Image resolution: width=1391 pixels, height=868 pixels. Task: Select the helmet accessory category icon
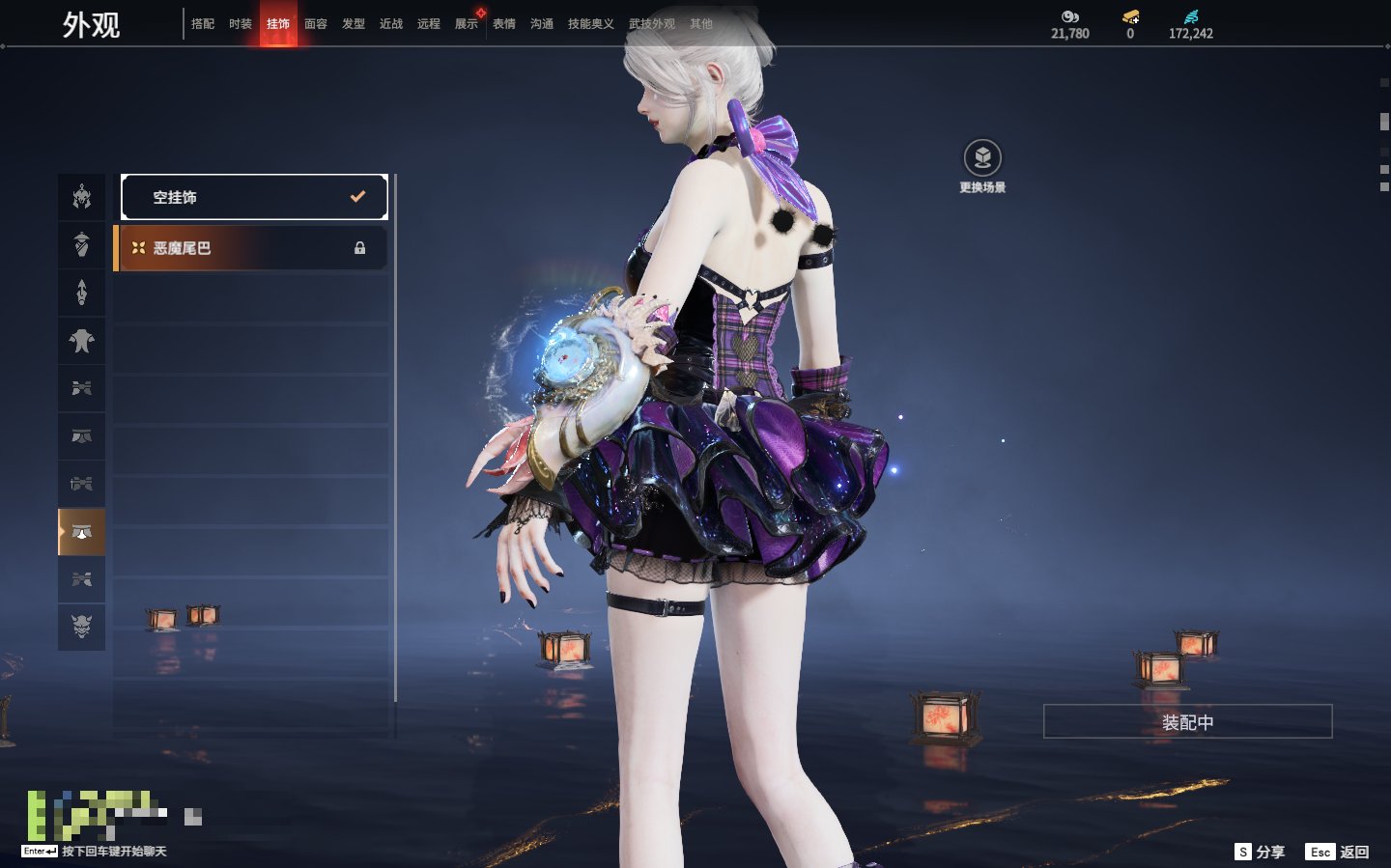pos(82,197)
